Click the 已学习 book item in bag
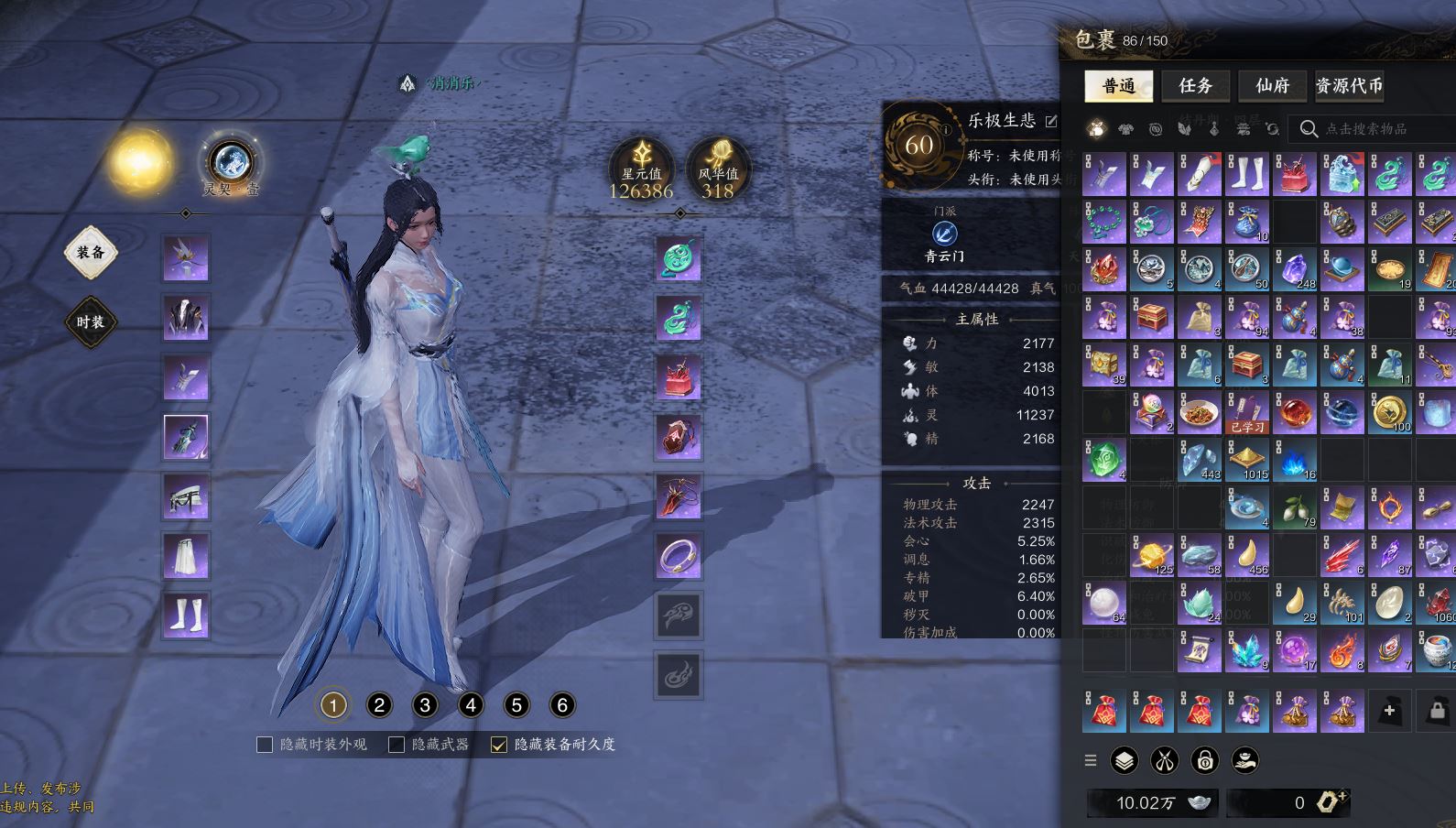 point(1247,413)
